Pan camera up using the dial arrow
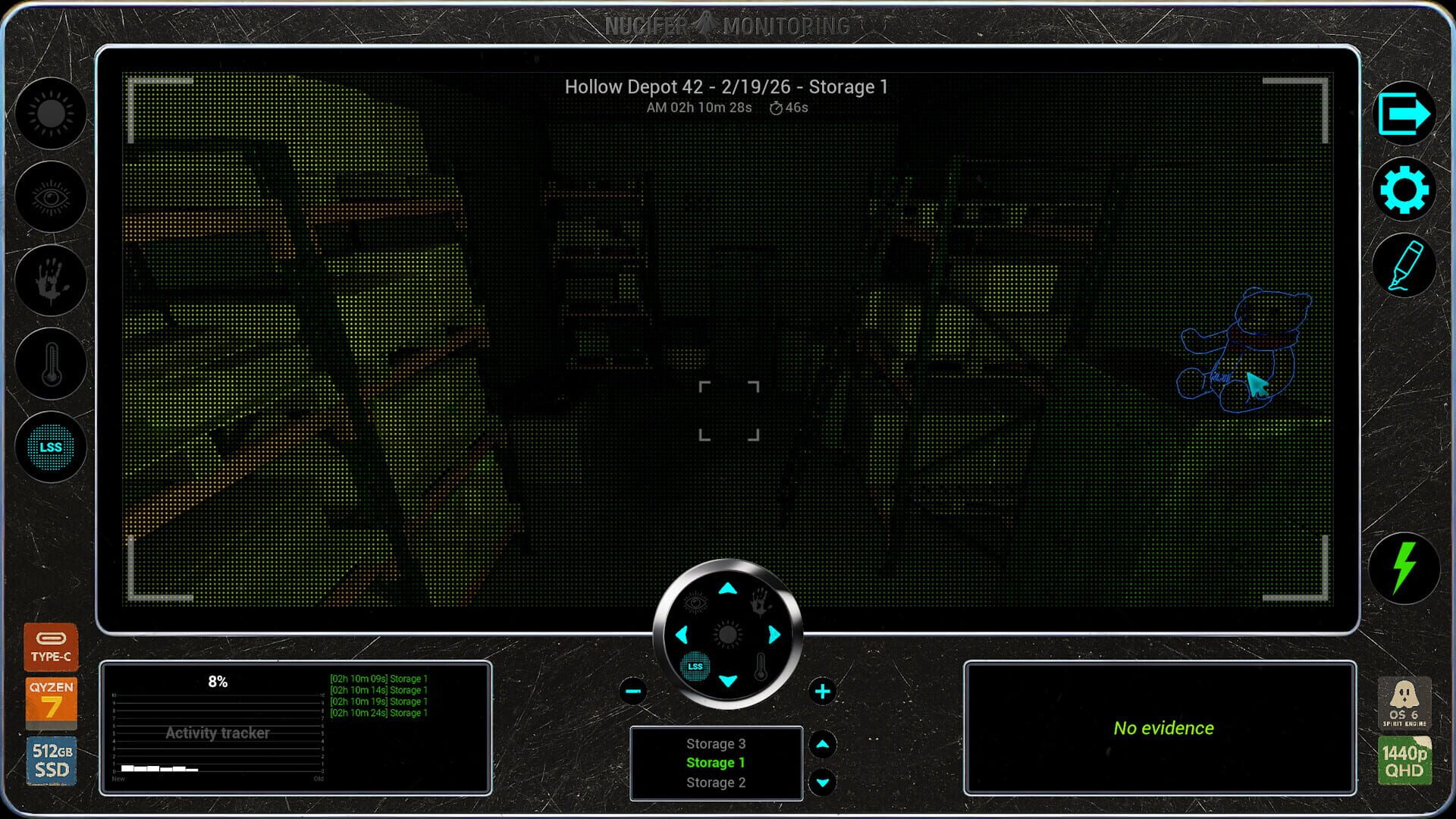This screenshot has height=819, width=1456. [728, 588]
